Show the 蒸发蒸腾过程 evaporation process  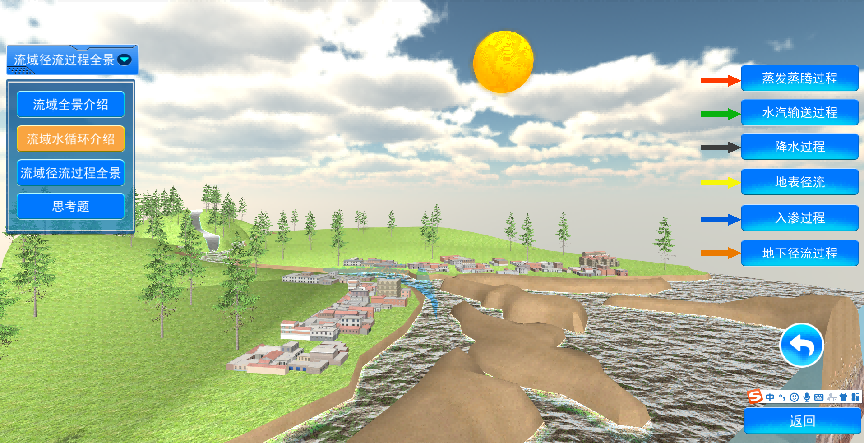coord(799,78)
